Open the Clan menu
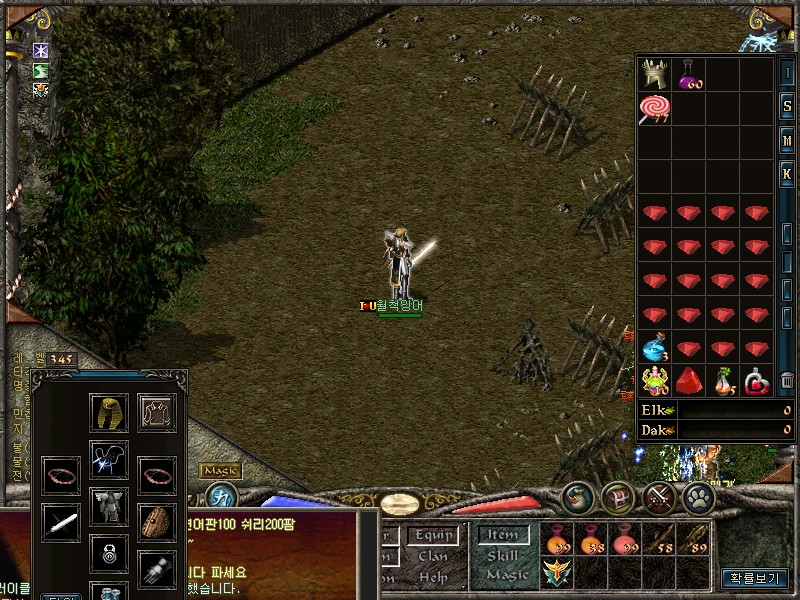 point(434,556)
